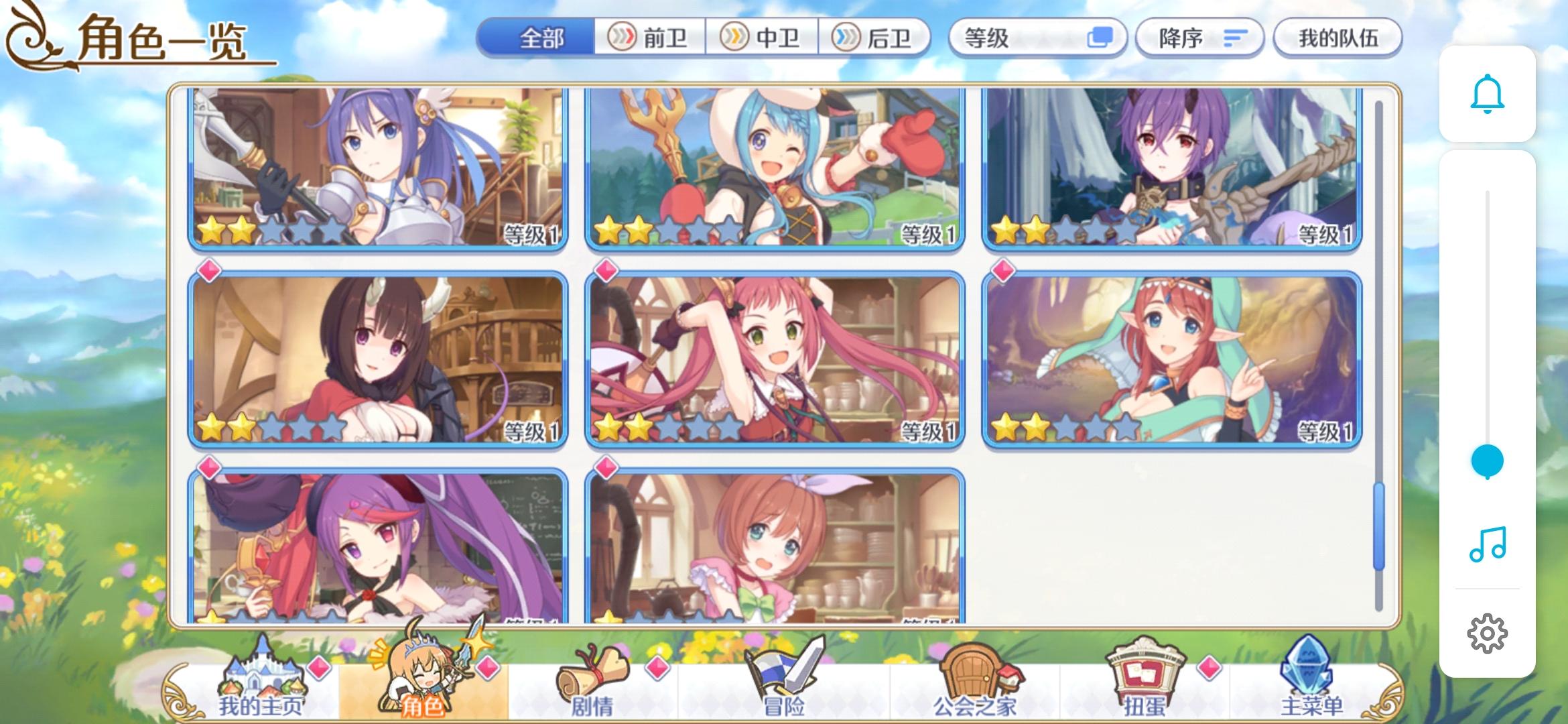The height and width of the screenshot is (724, 1568).
Task: Toggle 降序 descending sort order
Action: 1199,38
